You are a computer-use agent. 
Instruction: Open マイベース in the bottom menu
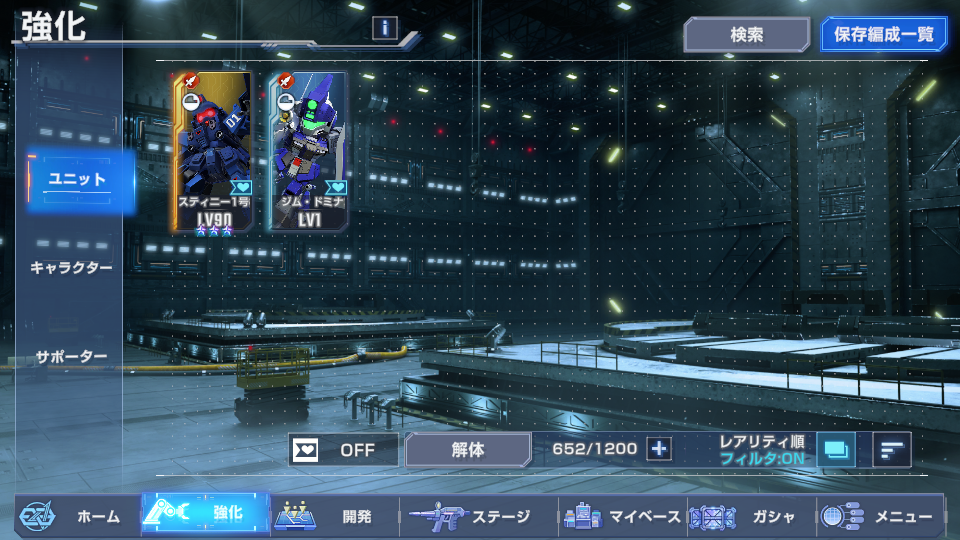click(x=622, y=517)
